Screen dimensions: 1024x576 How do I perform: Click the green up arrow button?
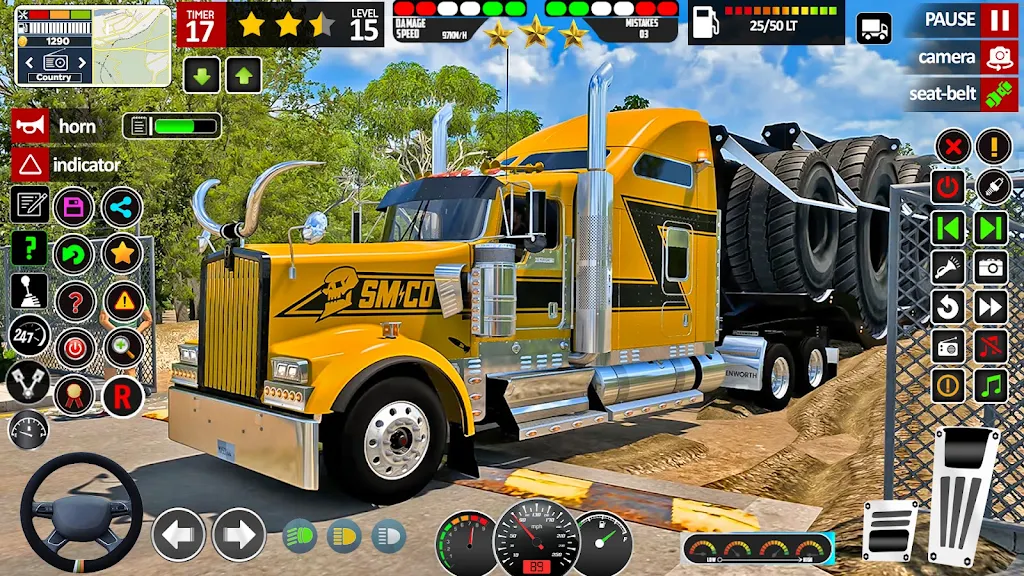(x=243, y=75)
